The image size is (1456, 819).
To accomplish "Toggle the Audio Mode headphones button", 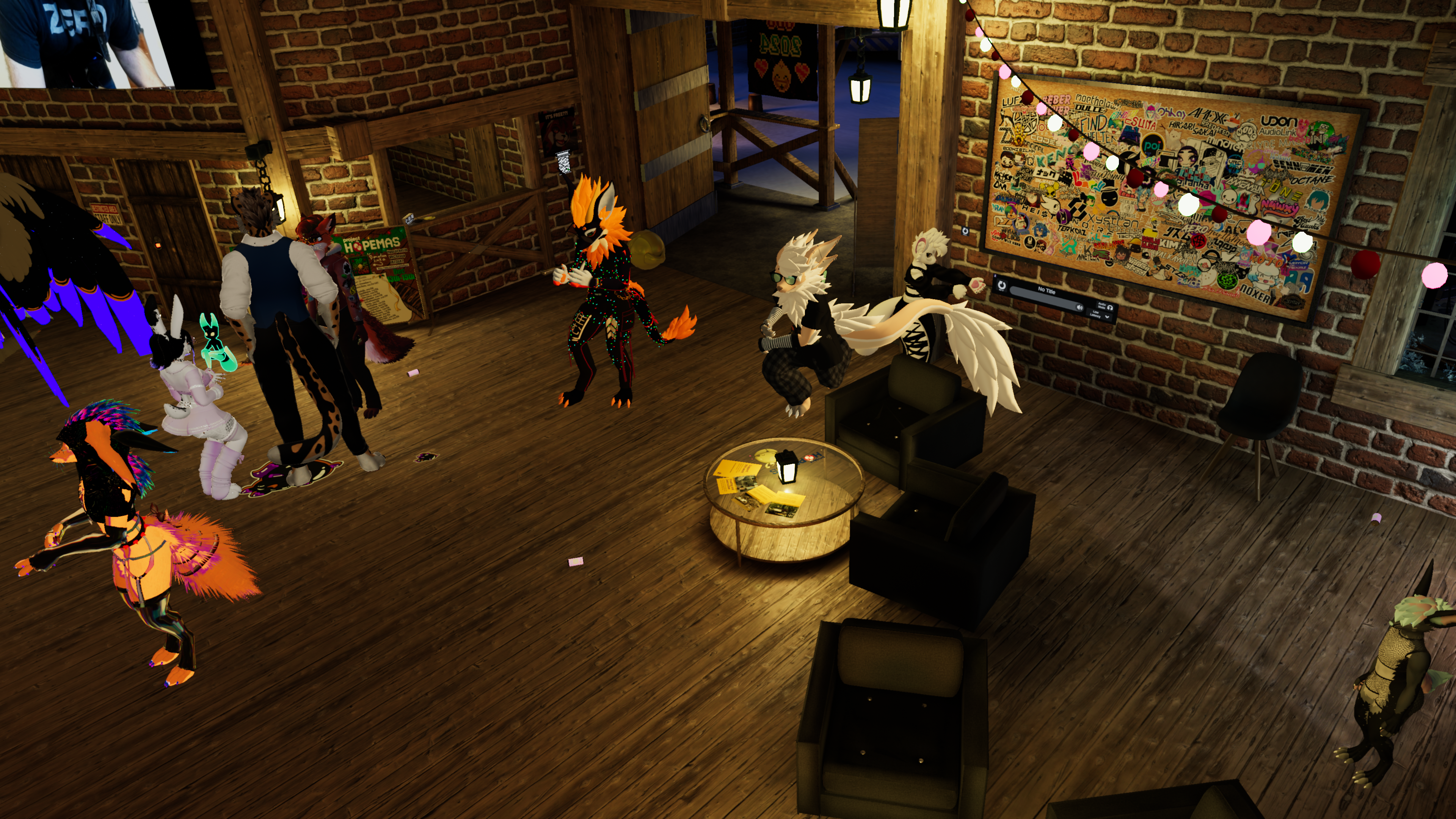I will [1109, 307].
